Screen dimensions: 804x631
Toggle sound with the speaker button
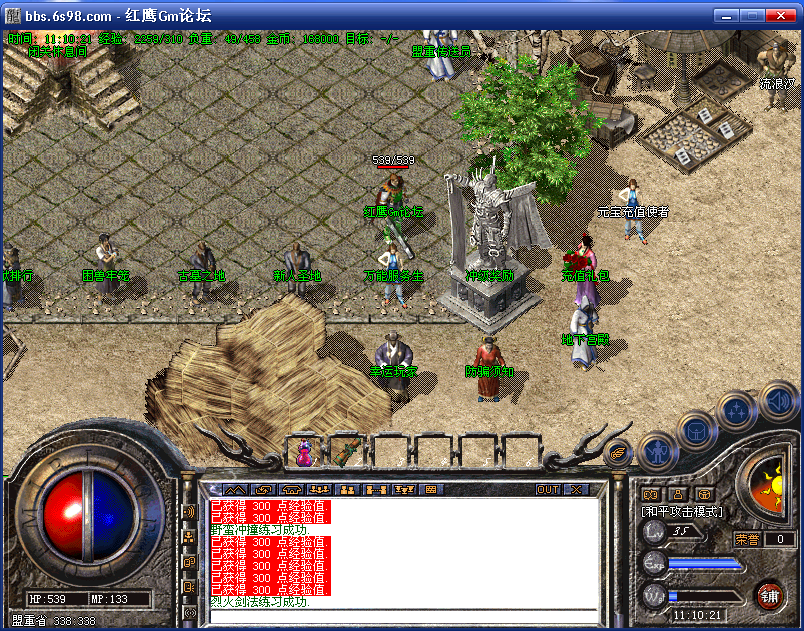(778, 402)
